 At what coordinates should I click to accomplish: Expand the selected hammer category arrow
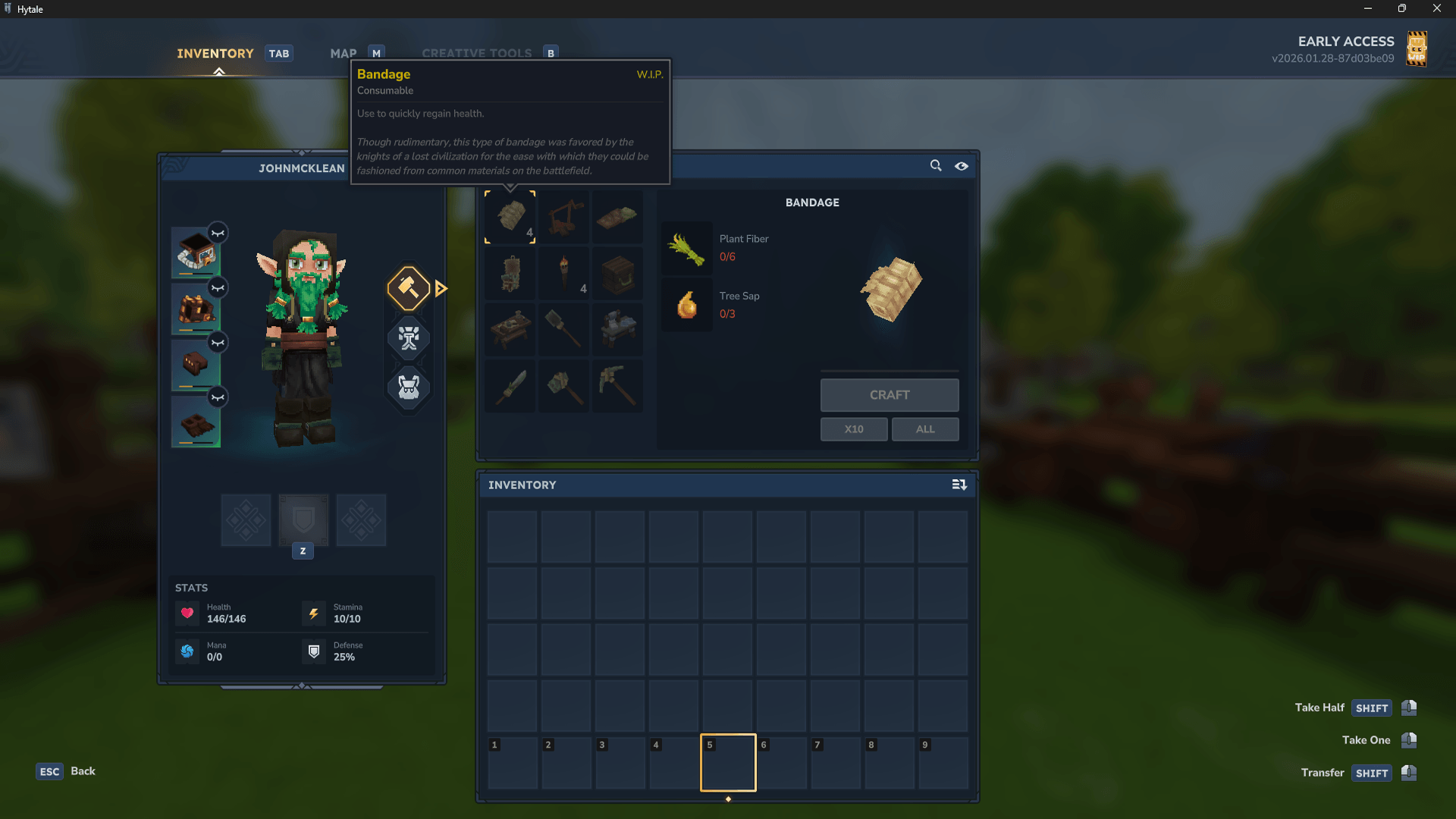(441, 288)
